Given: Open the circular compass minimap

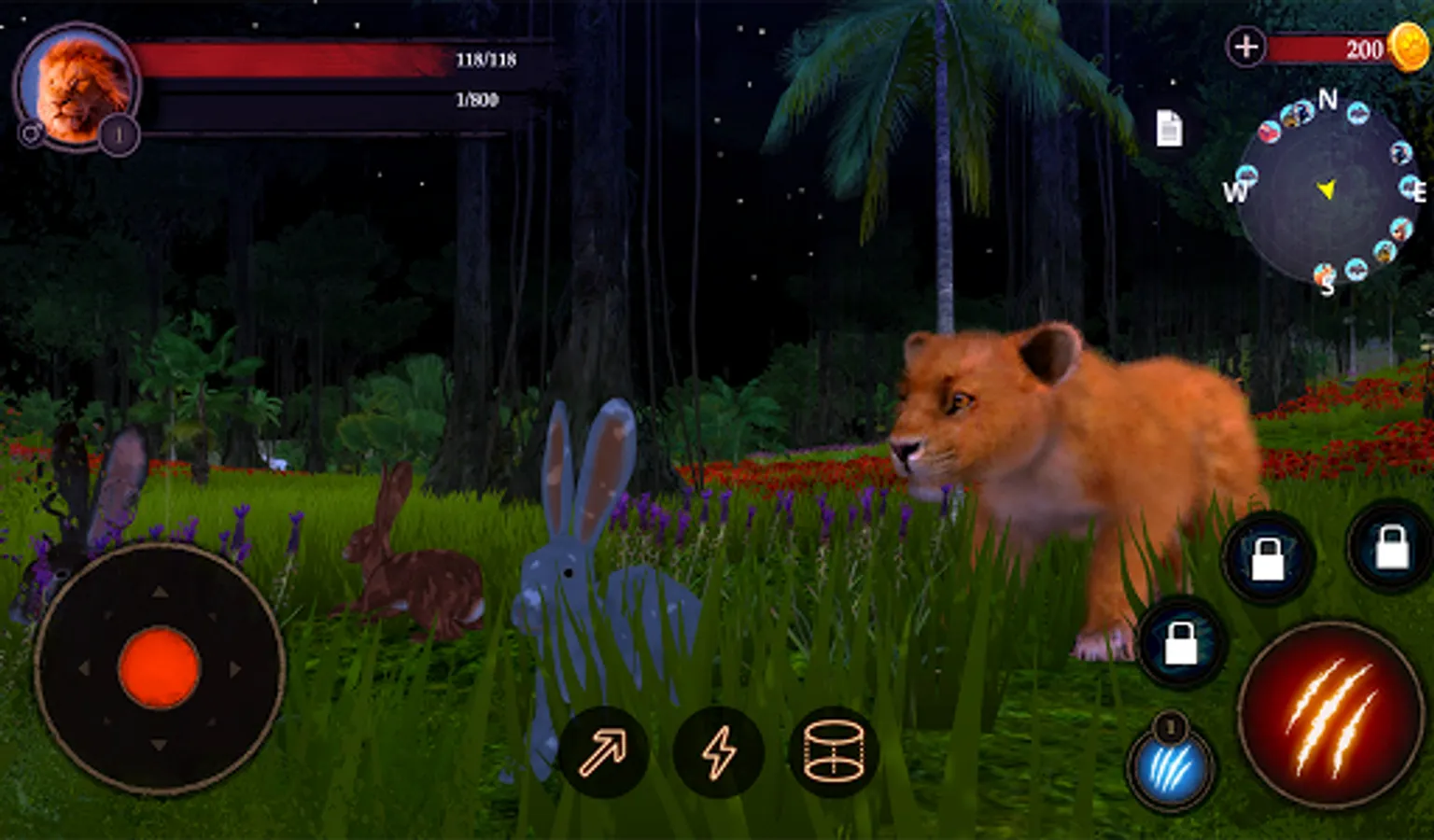Looking at the screenshot, I should click(1326, 191).
